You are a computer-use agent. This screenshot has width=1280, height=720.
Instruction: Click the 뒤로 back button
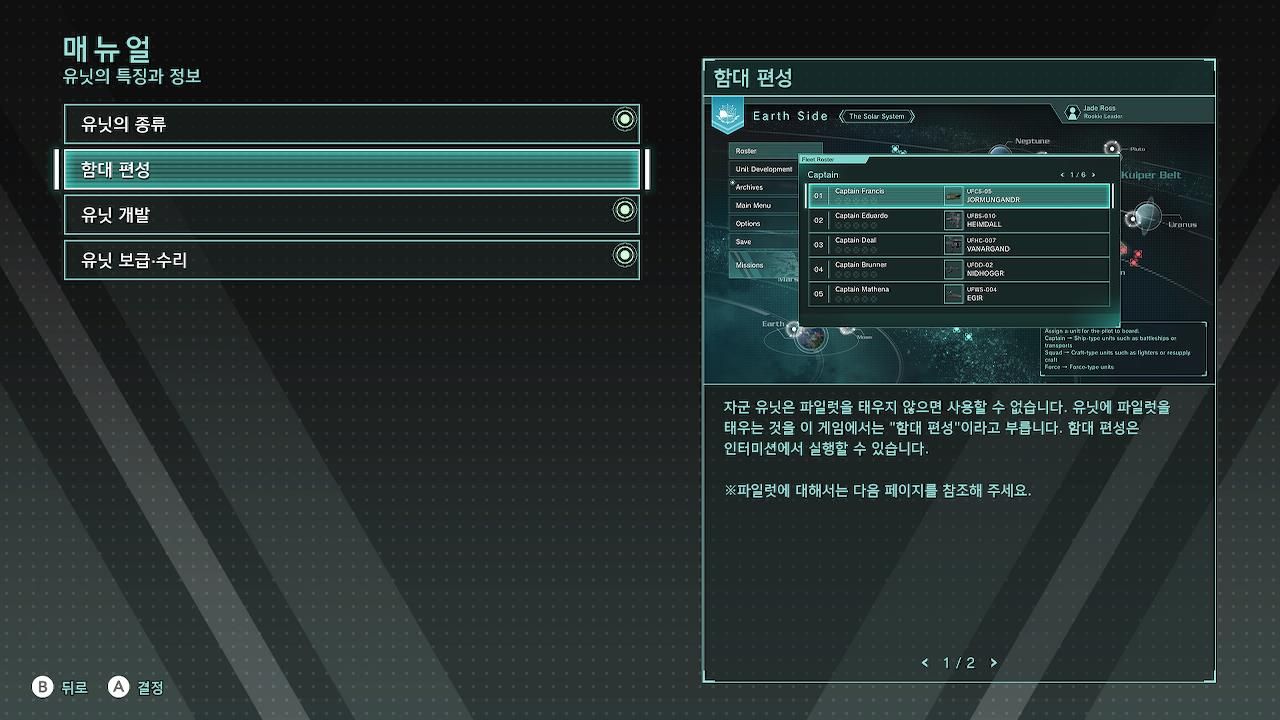point(60,687)
